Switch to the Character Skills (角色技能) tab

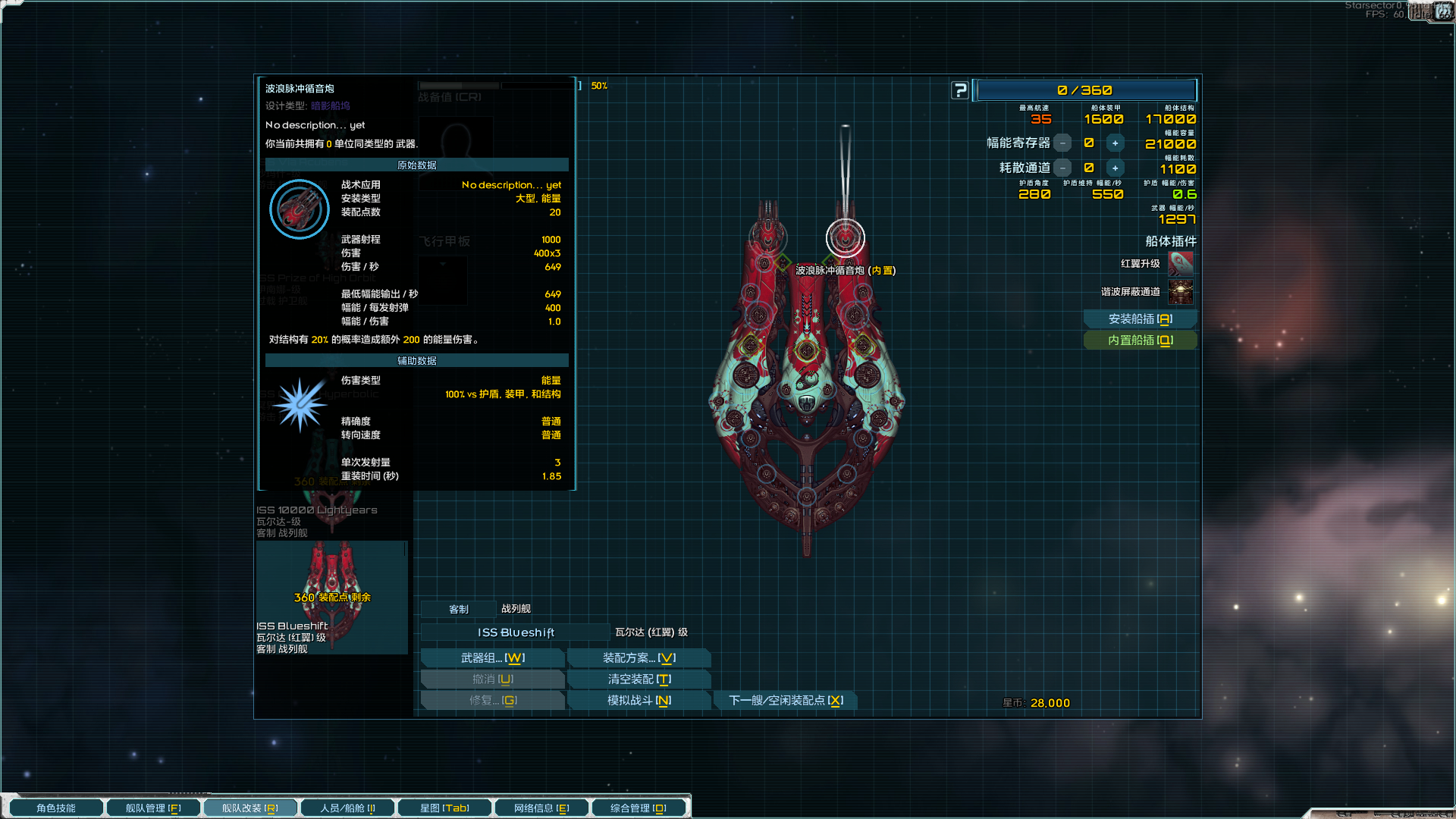point(56,808)
